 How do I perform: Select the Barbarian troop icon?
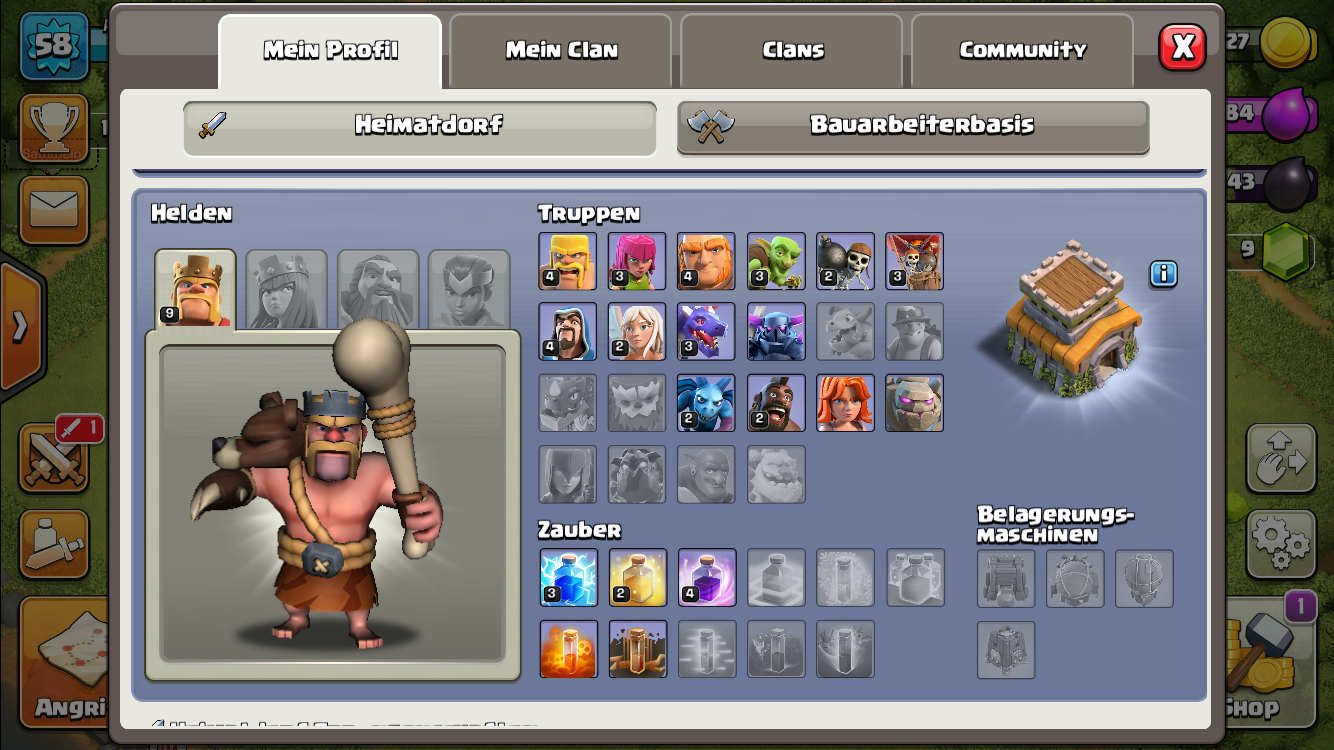pos(567,261)
